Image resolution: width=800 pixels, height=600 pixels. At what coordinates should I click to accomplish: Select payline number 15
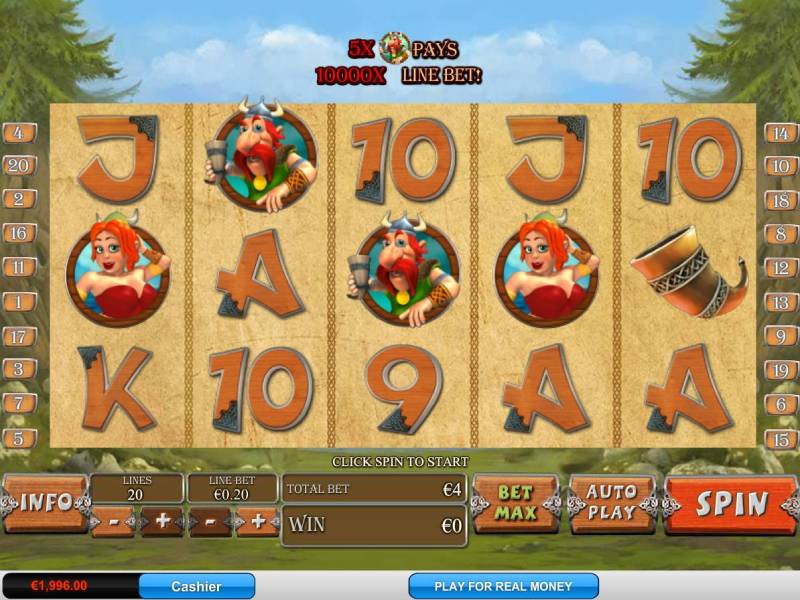(x=781, y=438)
